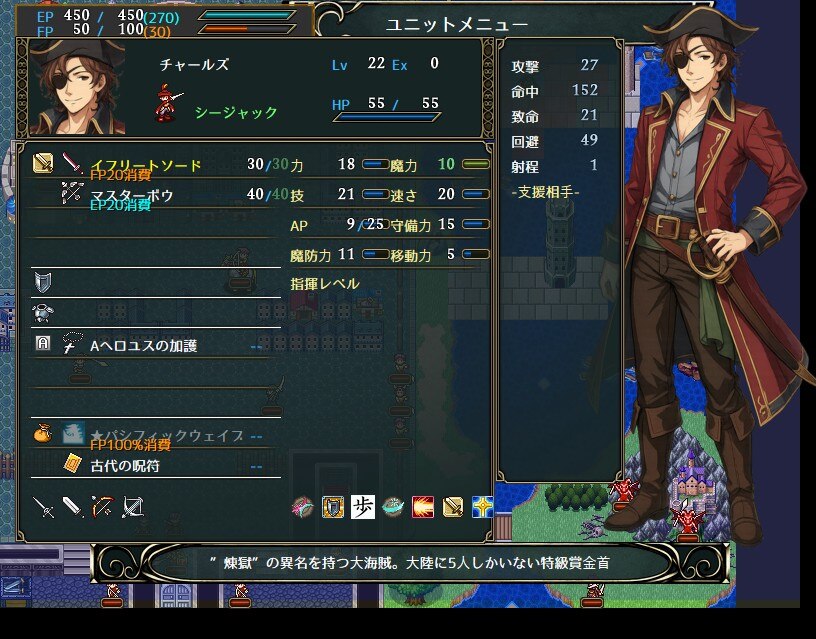Select the crossbow weapon-type icon
This screenshot has width=816, height=639.
(132, 507)
